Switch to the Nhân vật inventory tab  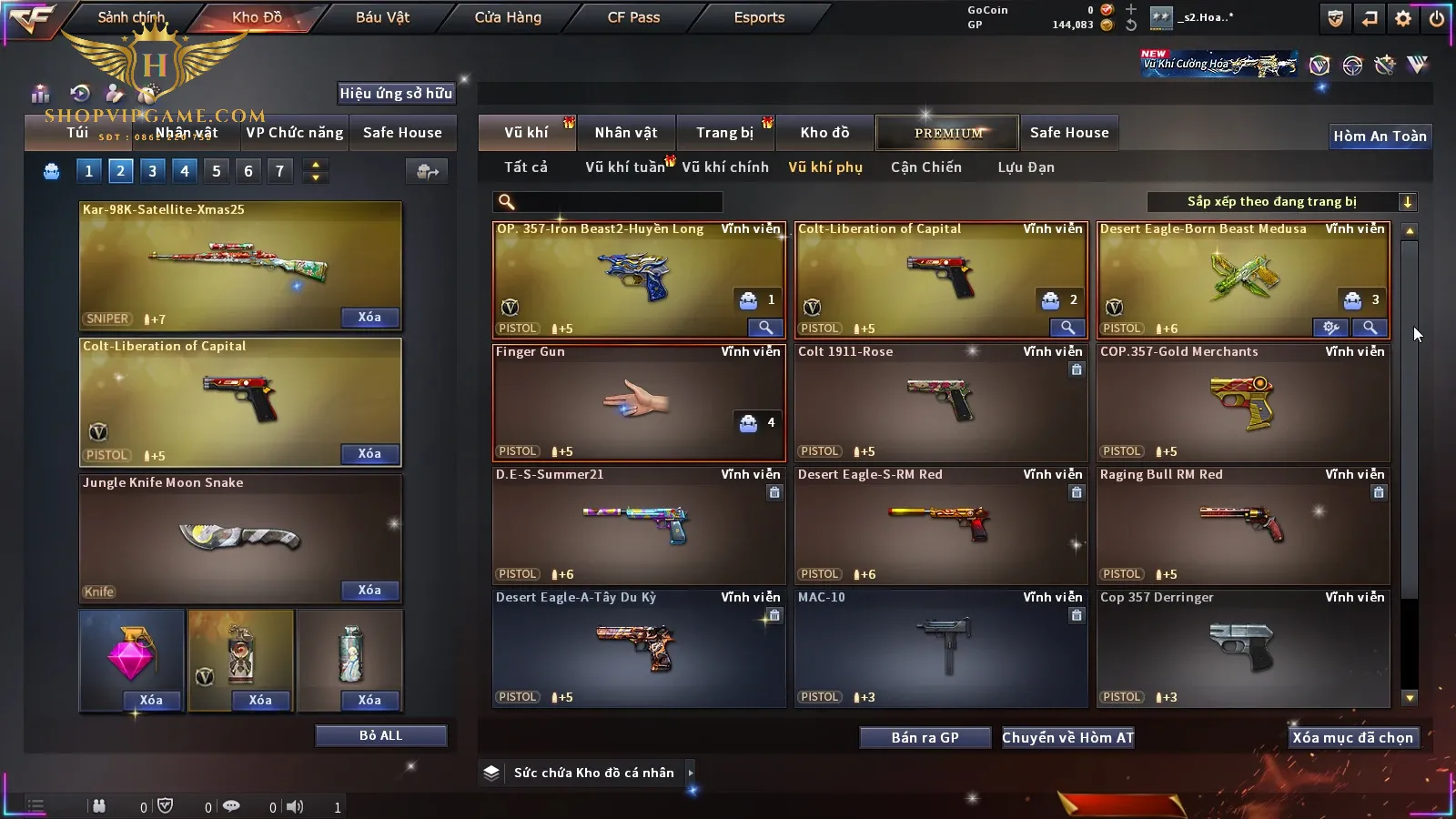(x=626, y=133)
